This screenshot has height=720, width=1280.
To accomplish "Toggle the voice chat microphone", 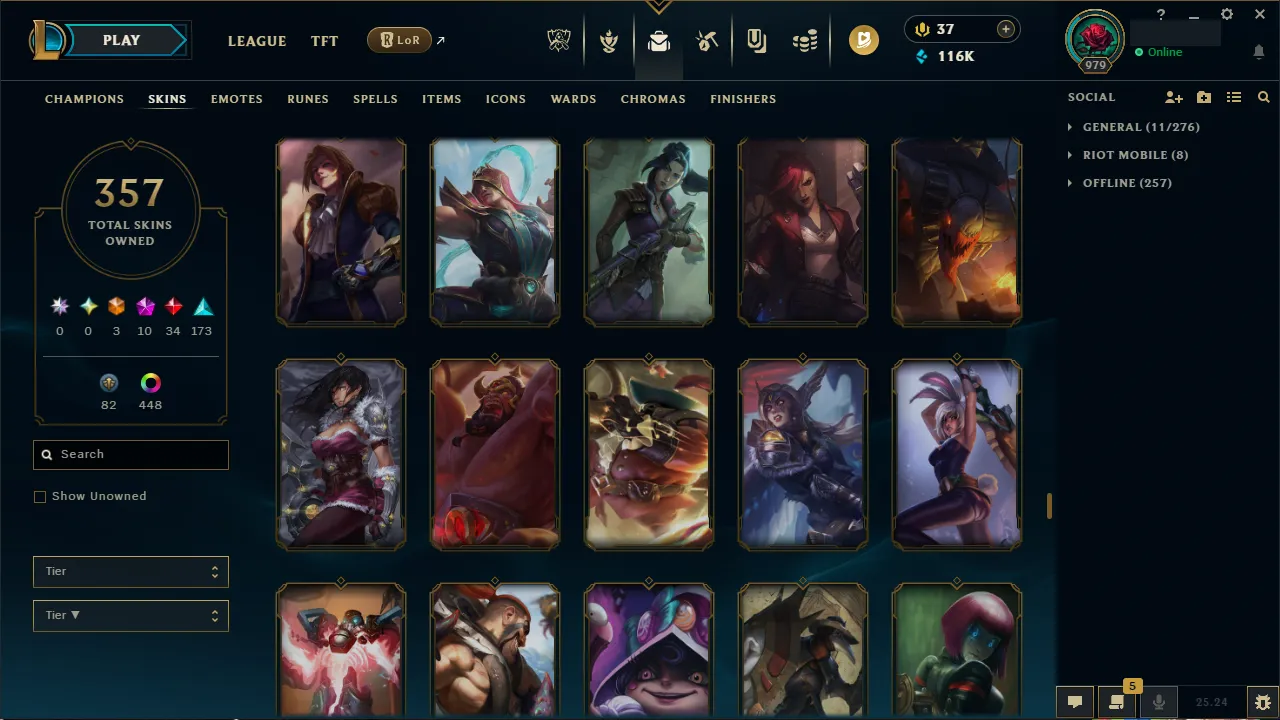I will pos(1158,701).
